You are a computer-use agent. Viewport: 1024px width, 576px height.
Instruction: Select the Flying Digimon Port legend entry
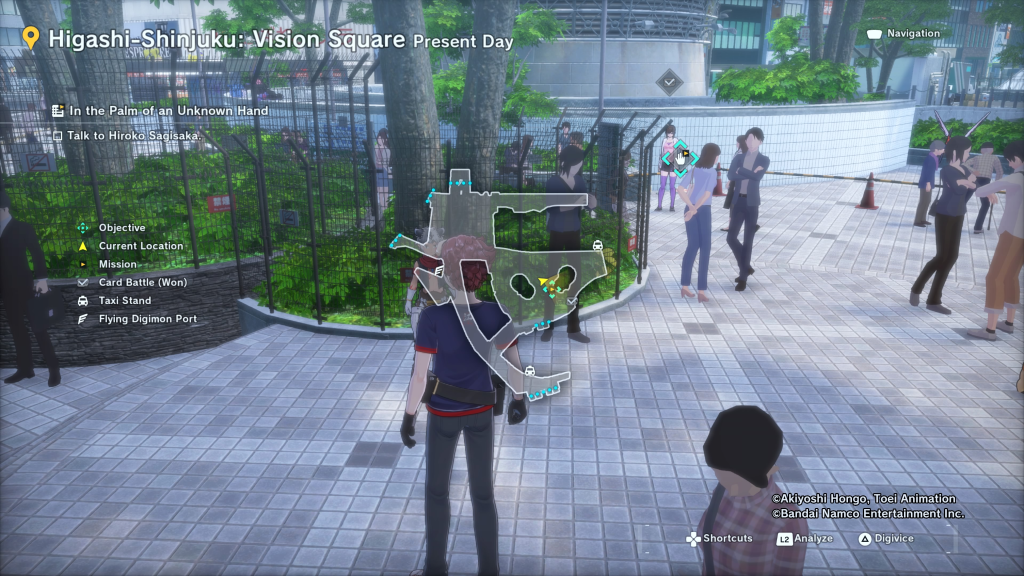point(147,319)
